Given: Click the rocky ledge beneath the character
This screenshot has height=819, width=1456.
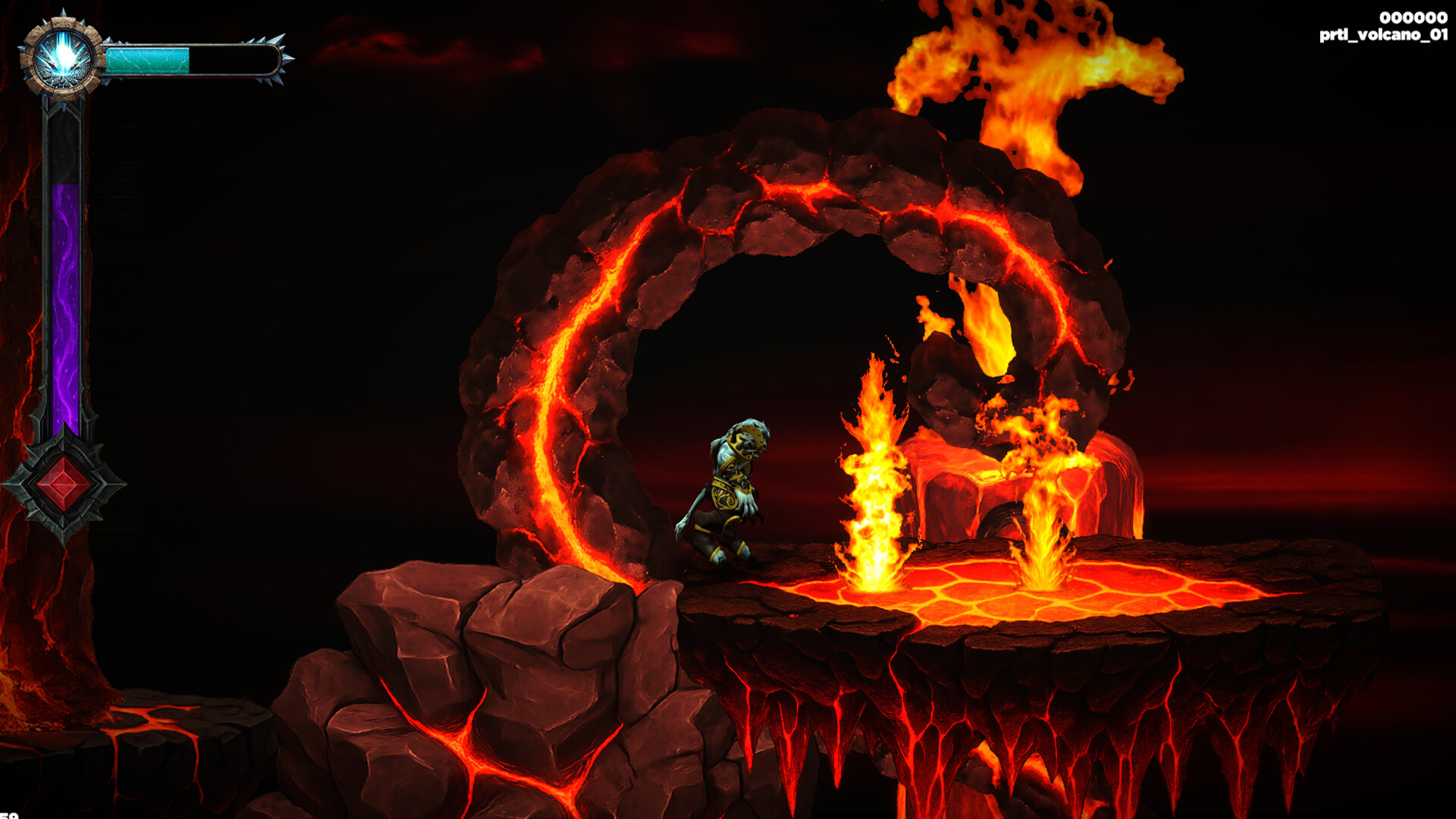Looking at the screenshot, I should (x=531, y=645).
